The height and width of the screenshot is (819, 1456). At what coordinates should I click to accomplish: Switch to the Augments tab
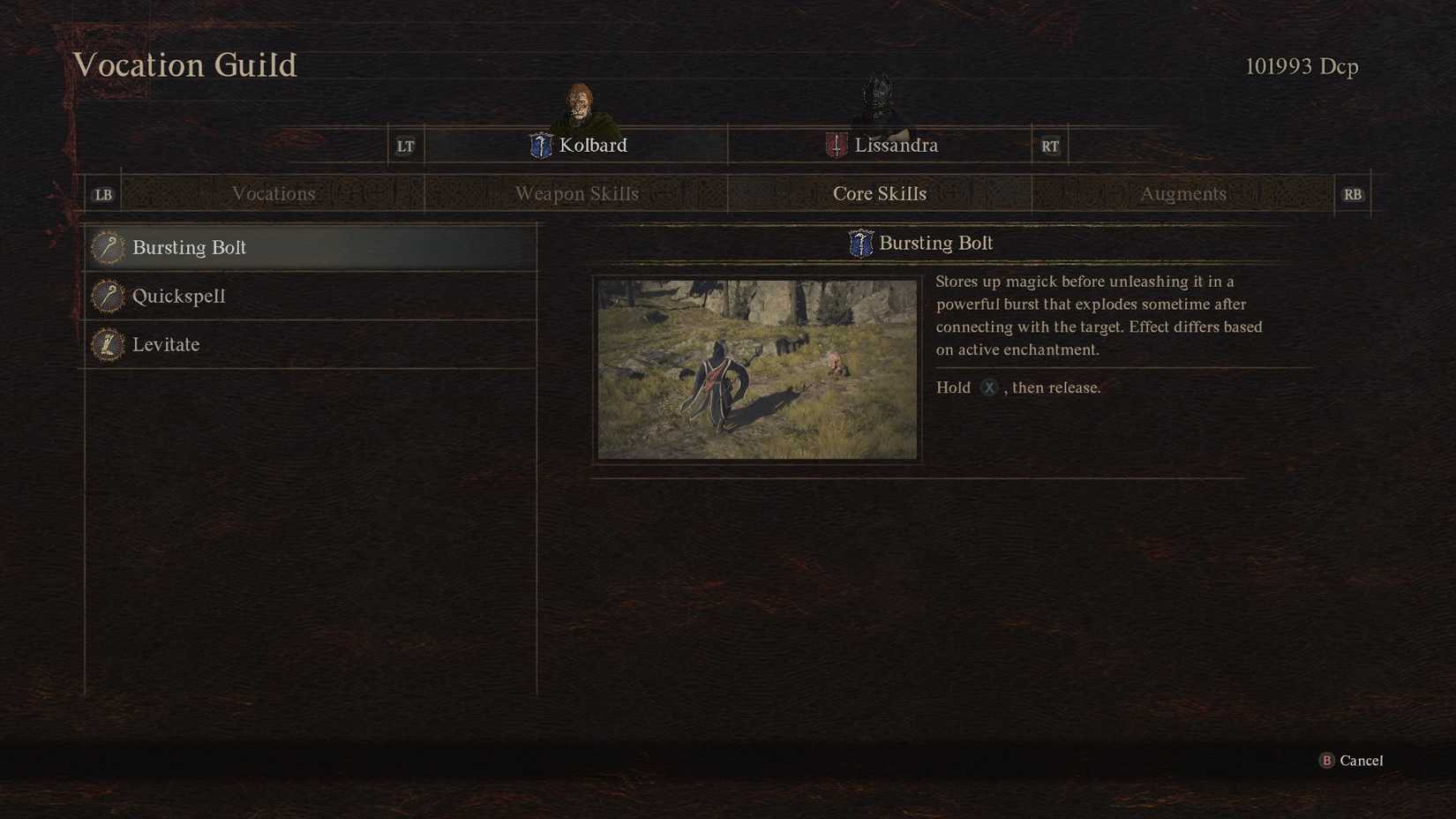point(1183,193)
